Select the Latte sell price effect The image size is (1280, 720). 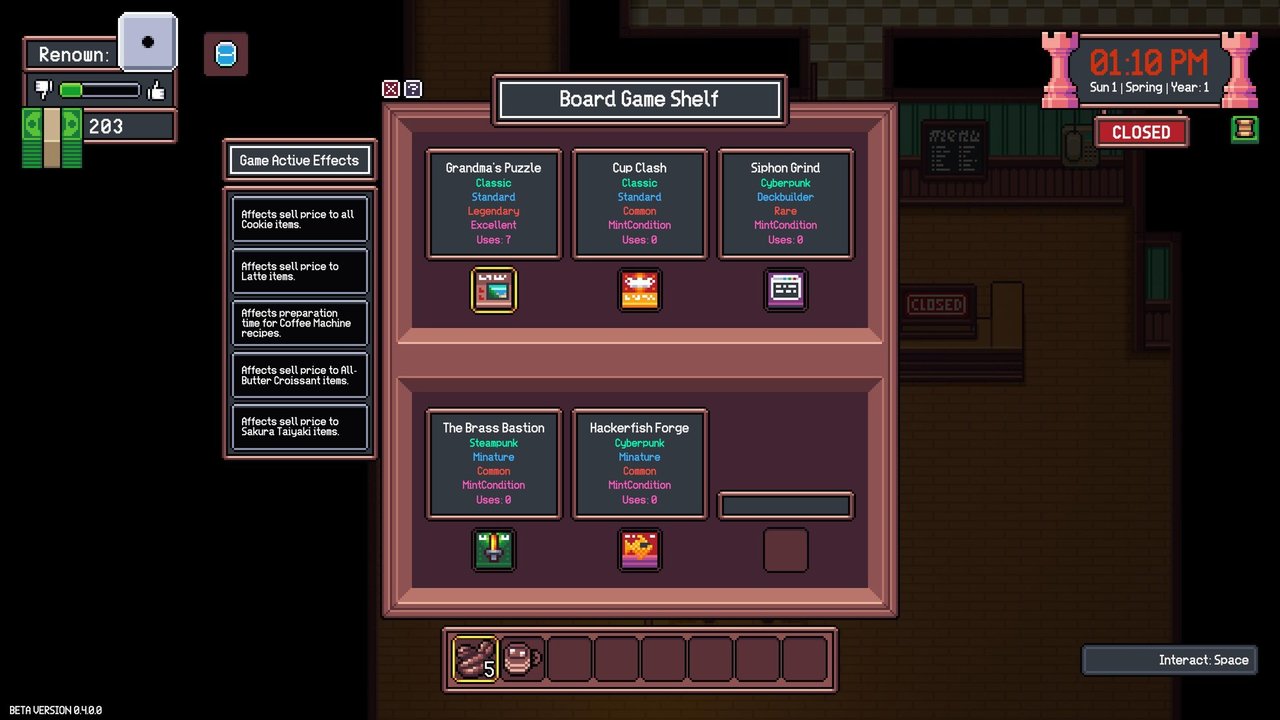(300, 271)
